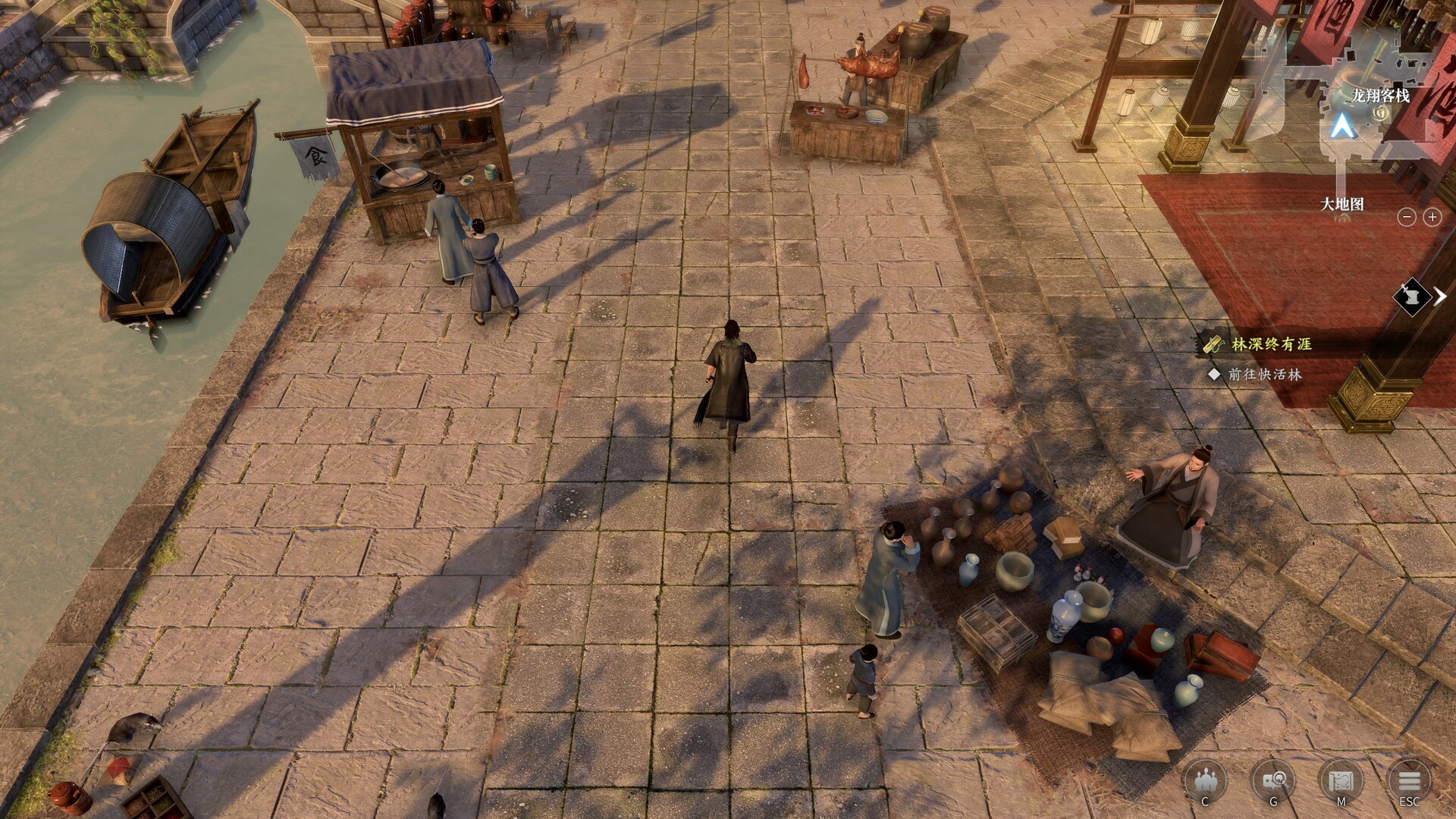Zoom out the minimap with the minus button
This screenshot has height=819, width=1456.
(x=1407, y=216)
